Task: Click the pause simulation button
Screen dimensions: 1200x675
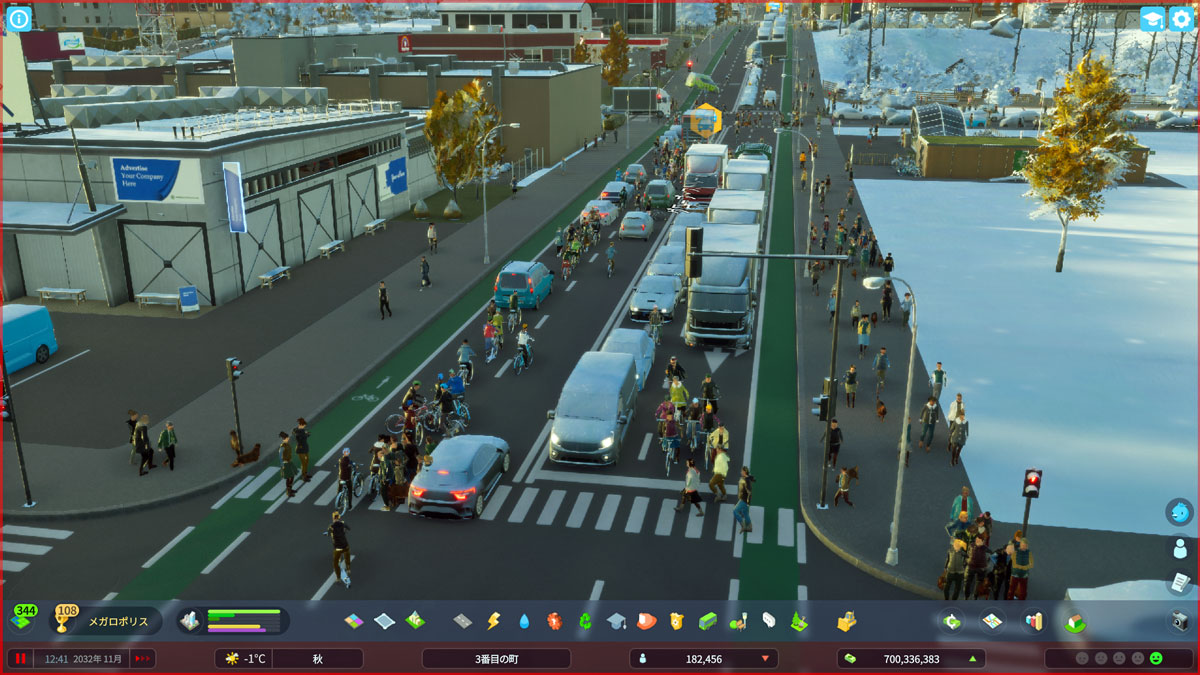Action: [x=19, y=659]
